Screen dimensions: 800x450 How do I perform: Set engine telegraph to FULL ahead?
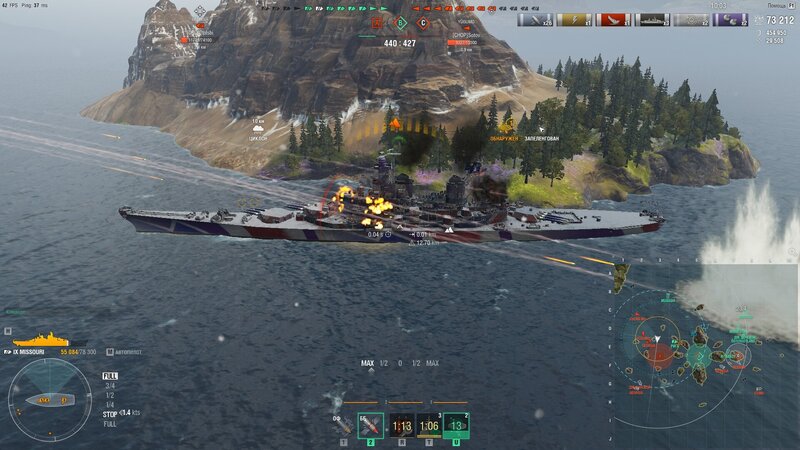pyautogui.click(x=110, y=376)
